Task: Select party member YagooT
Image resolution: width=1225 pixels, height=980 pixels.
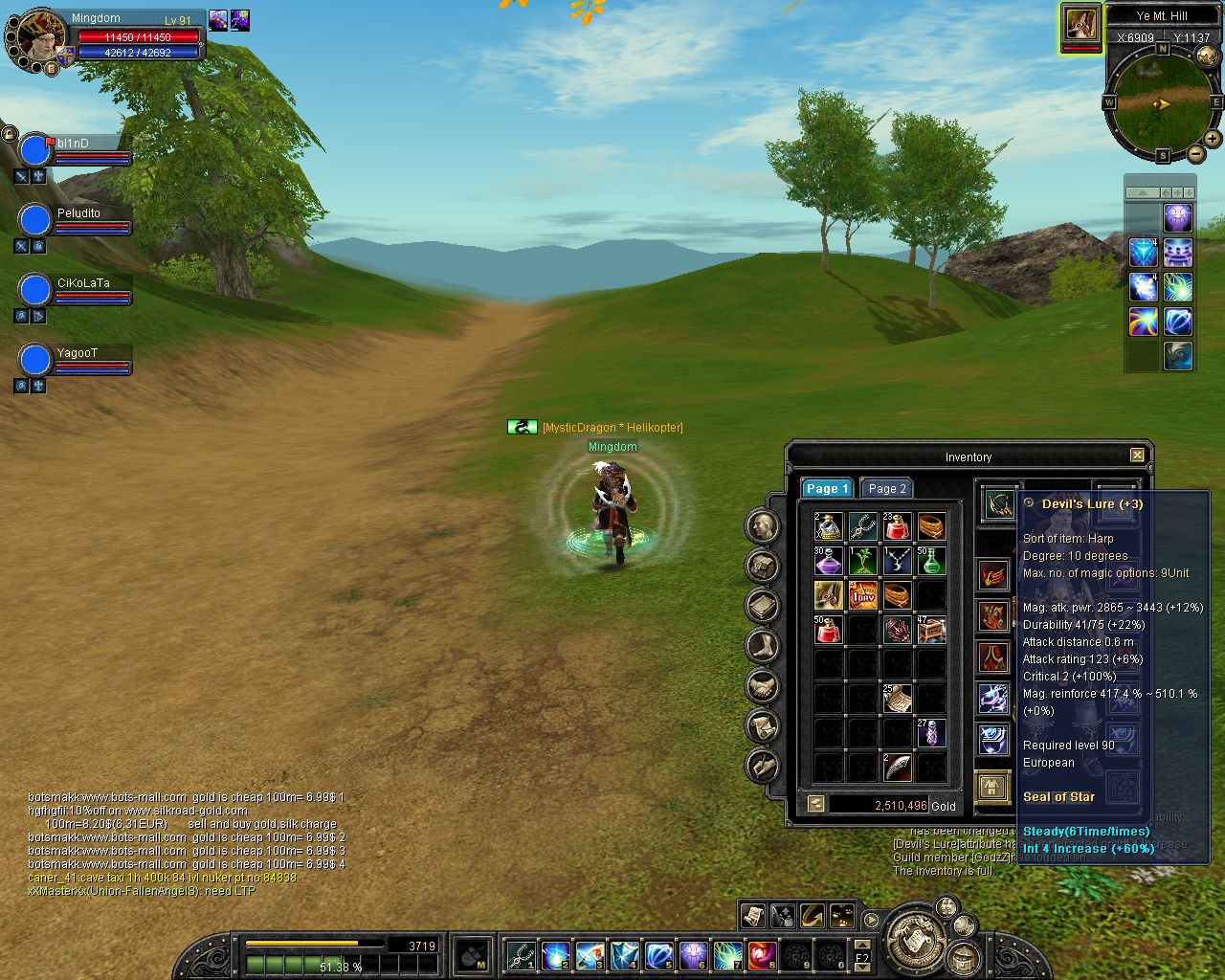Action: 35,360
